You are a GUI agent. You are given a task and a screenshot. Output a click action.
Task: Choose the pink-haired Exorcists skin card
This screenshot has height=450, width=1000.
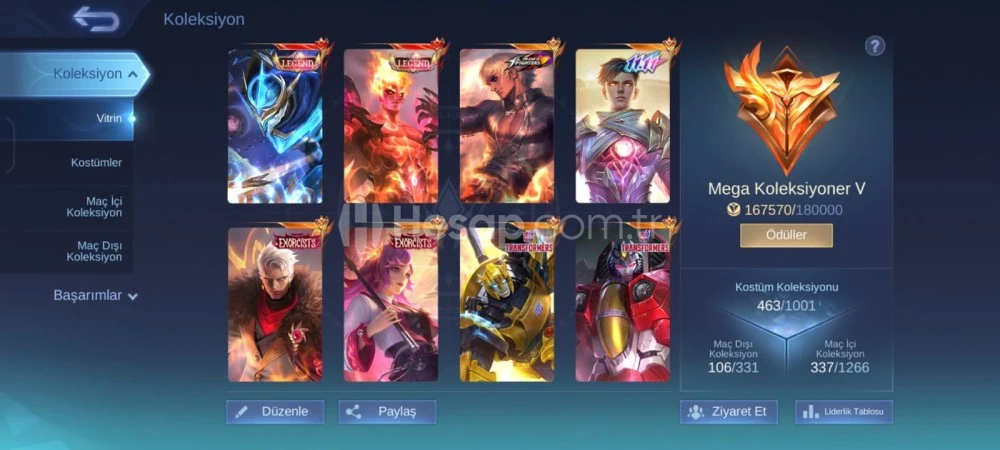coord(391,304)
